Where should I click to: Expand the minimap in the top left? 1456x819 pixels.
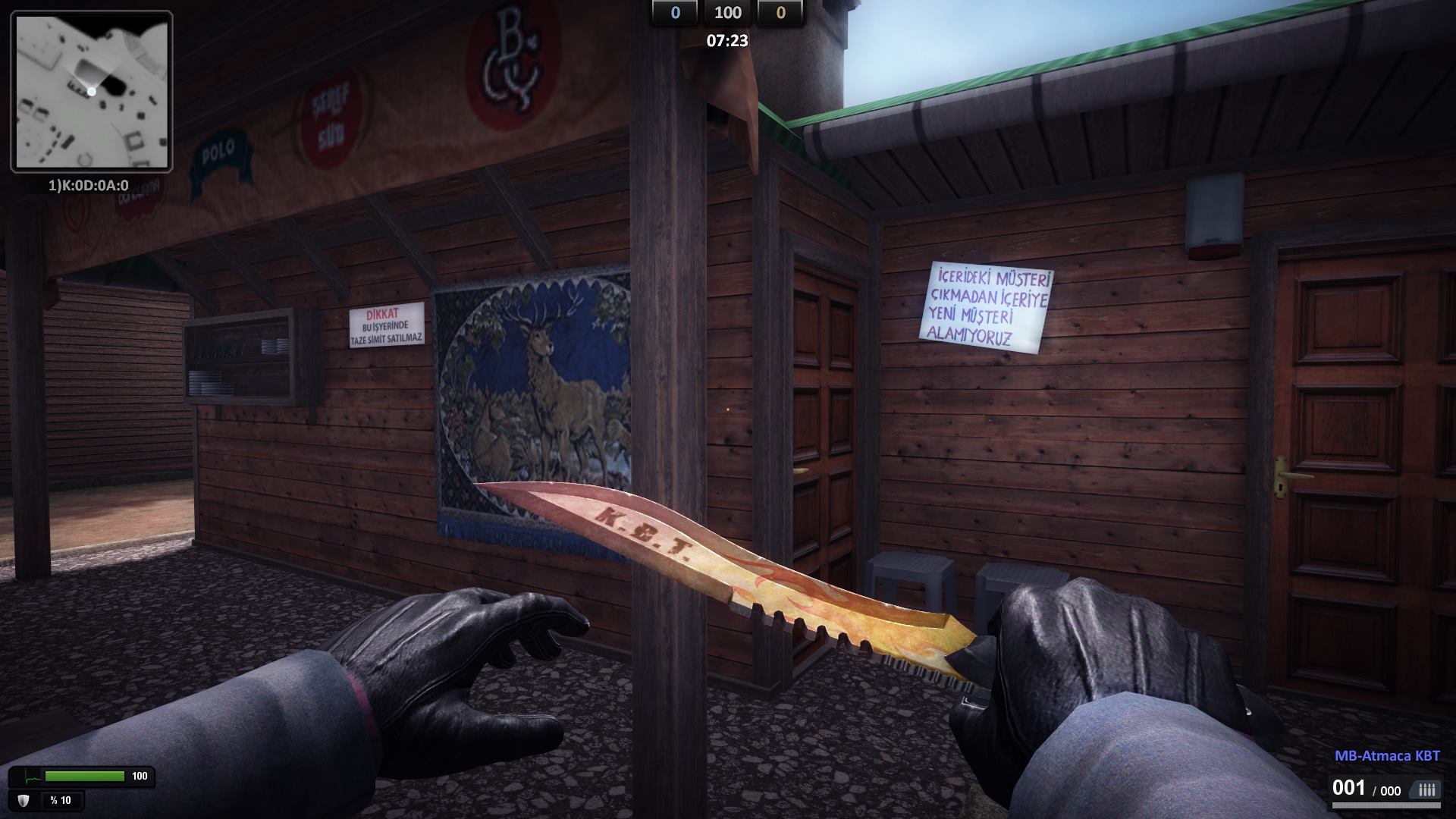[x=91, y=91]
